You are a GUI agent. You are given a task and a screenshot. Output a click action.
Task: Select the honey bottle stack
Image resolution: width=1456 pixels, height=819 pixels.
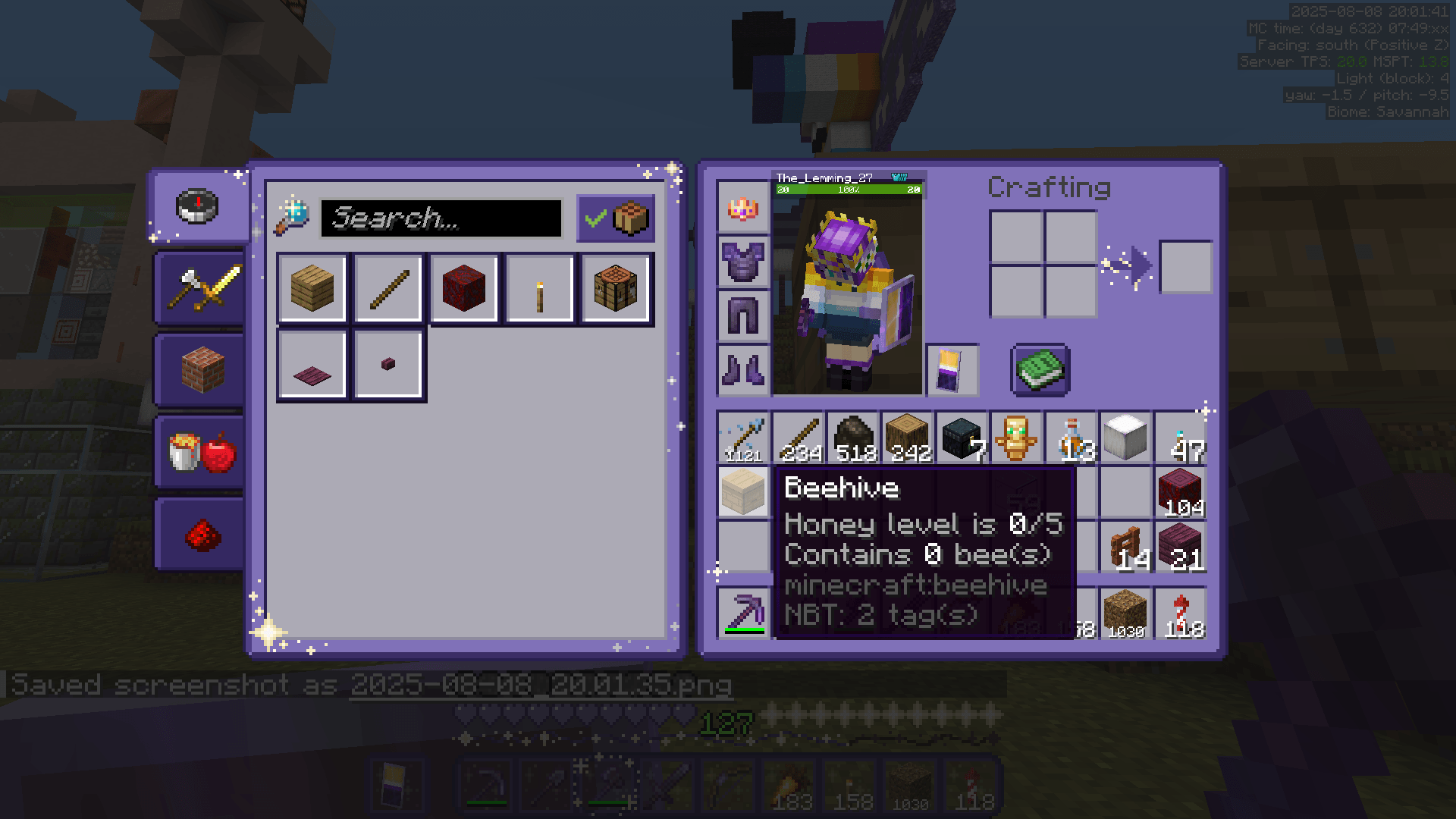pos(1071,435)
